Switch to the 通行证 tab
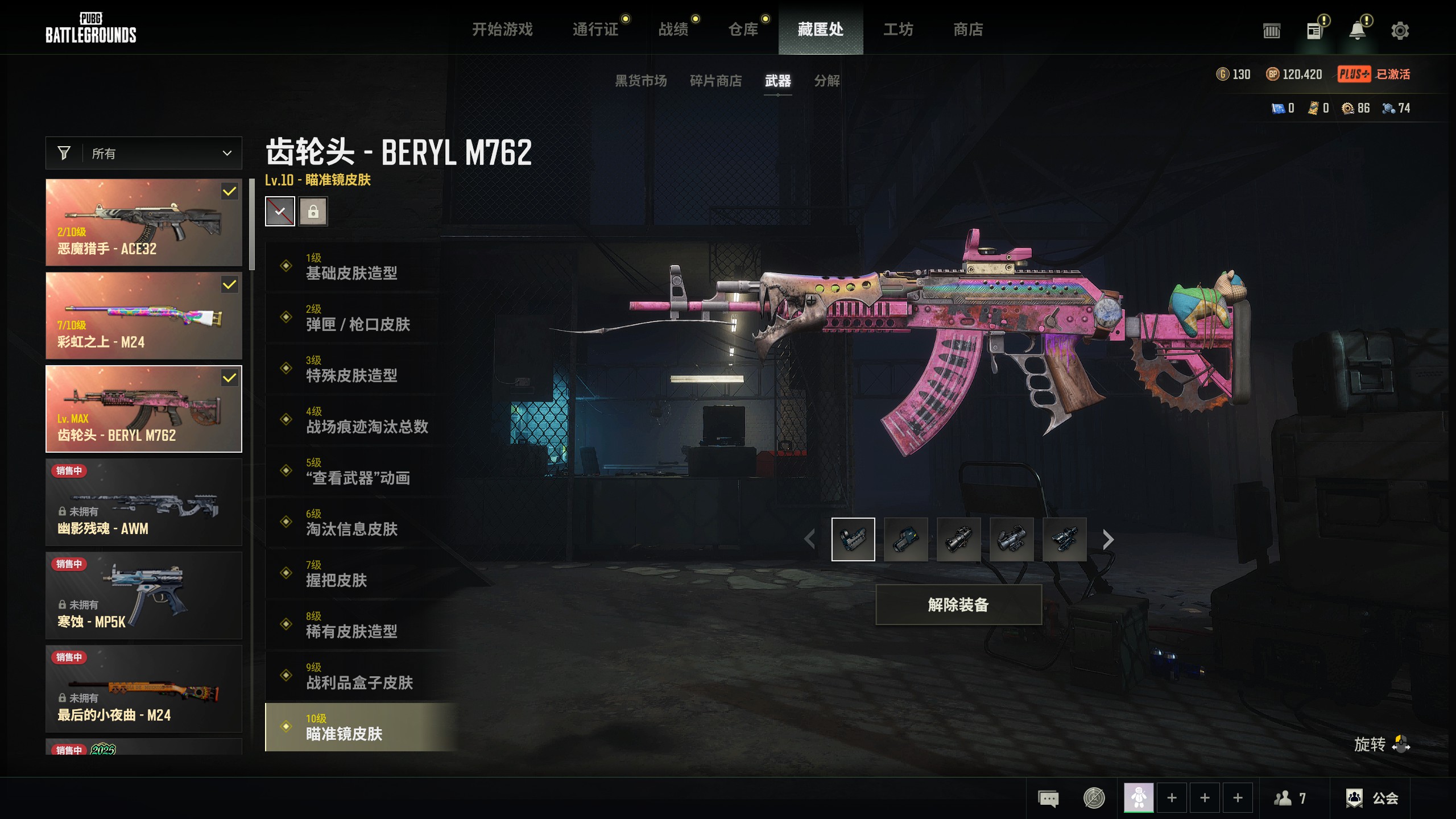 click(595, 30)
